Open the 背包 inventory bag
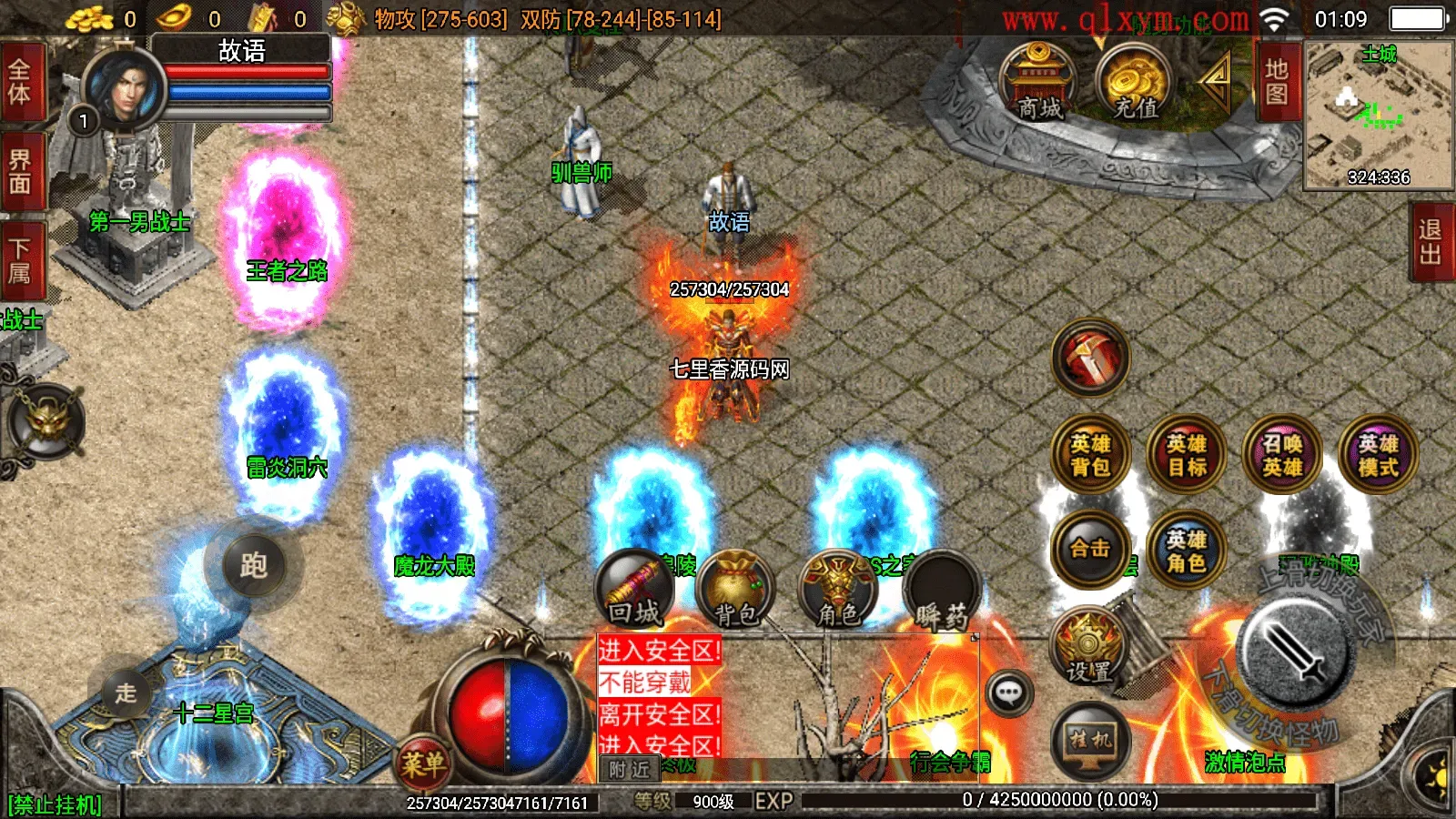 point(735,591)
